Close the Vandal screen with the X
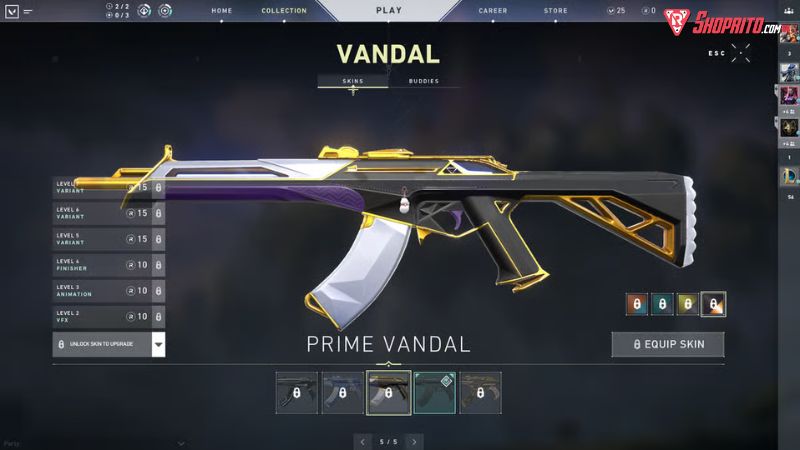800x450 pixels. click(x=741, y=53)
